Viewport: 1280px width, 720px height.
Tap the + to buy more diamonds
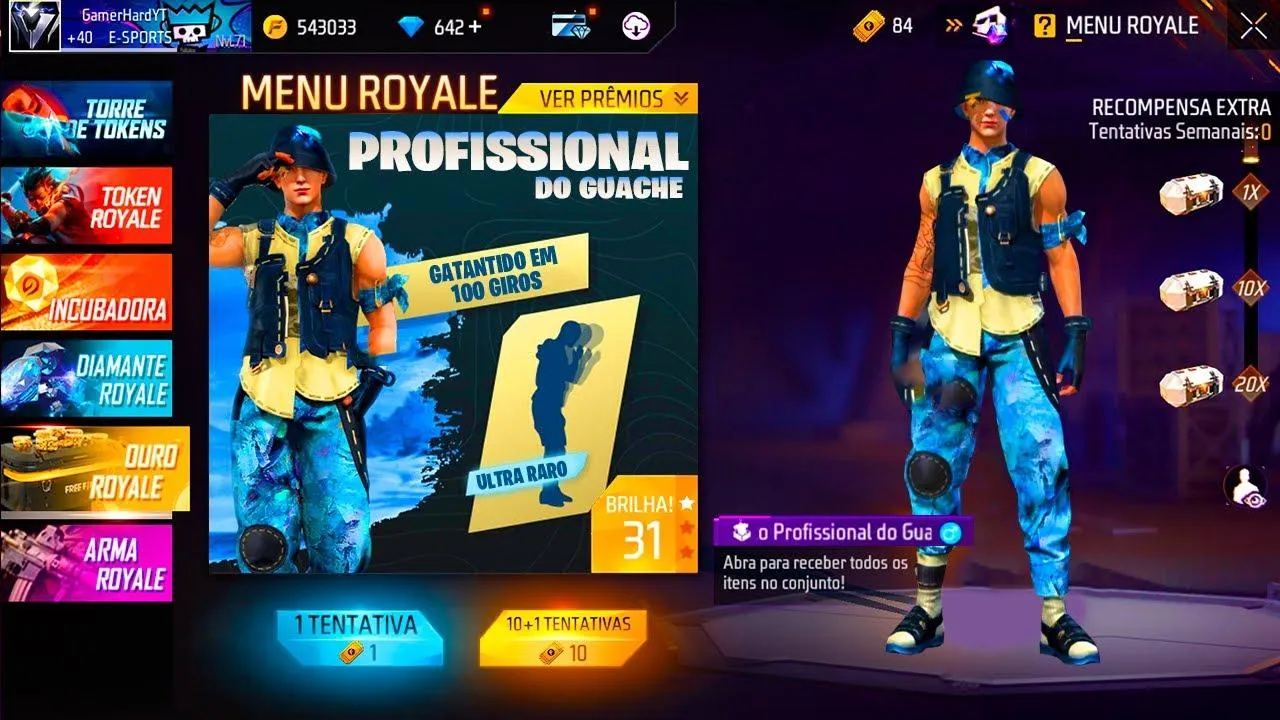[476, 26]
